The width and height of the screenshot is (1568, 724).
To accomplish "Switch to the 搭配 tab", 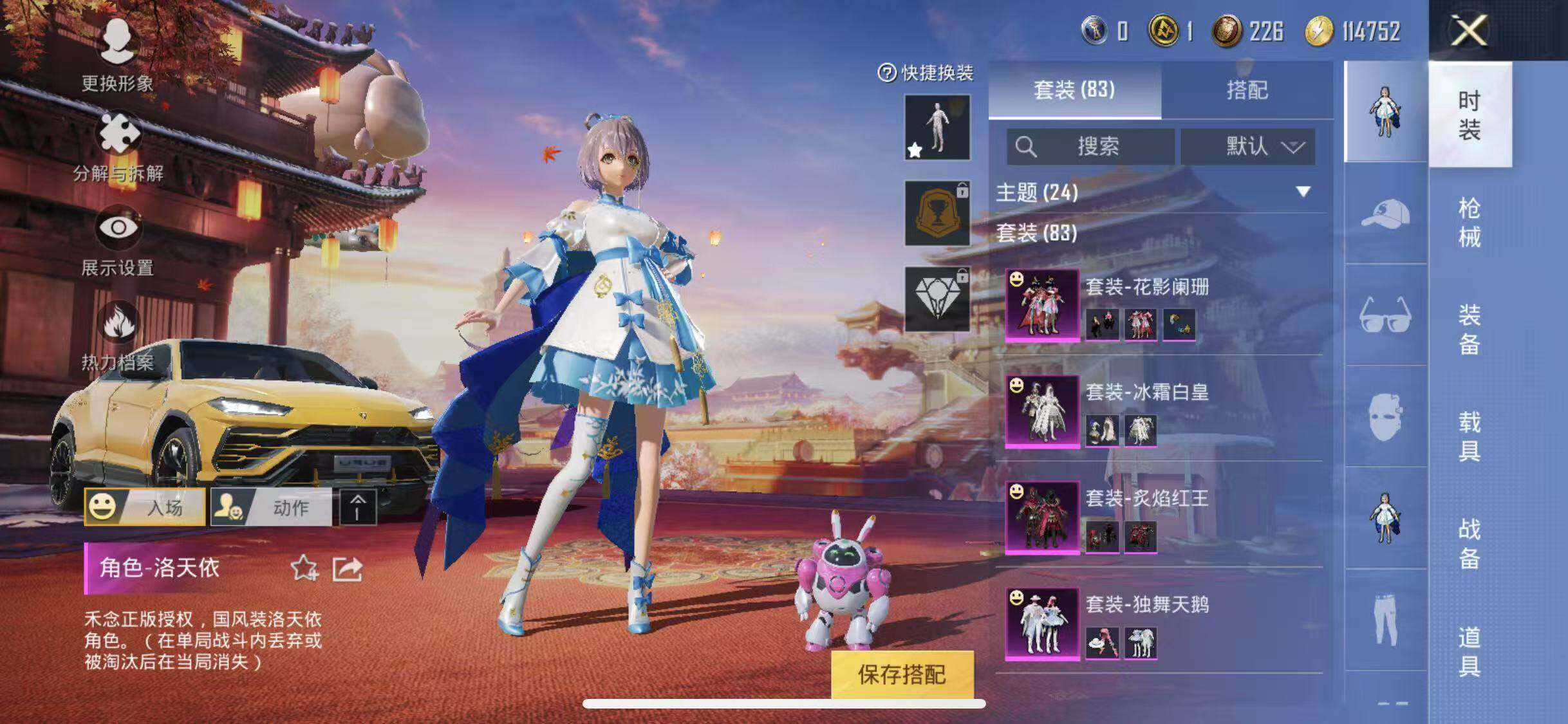I will (1247, 90).
